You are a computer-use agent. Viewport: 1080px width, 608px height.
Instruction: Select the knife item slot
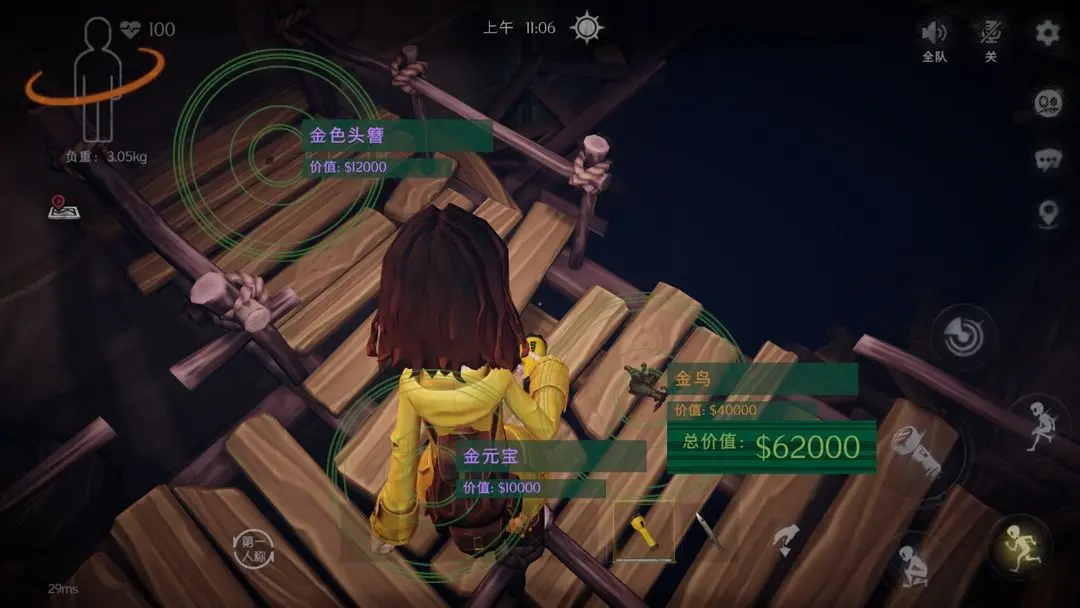pos(709,531)
